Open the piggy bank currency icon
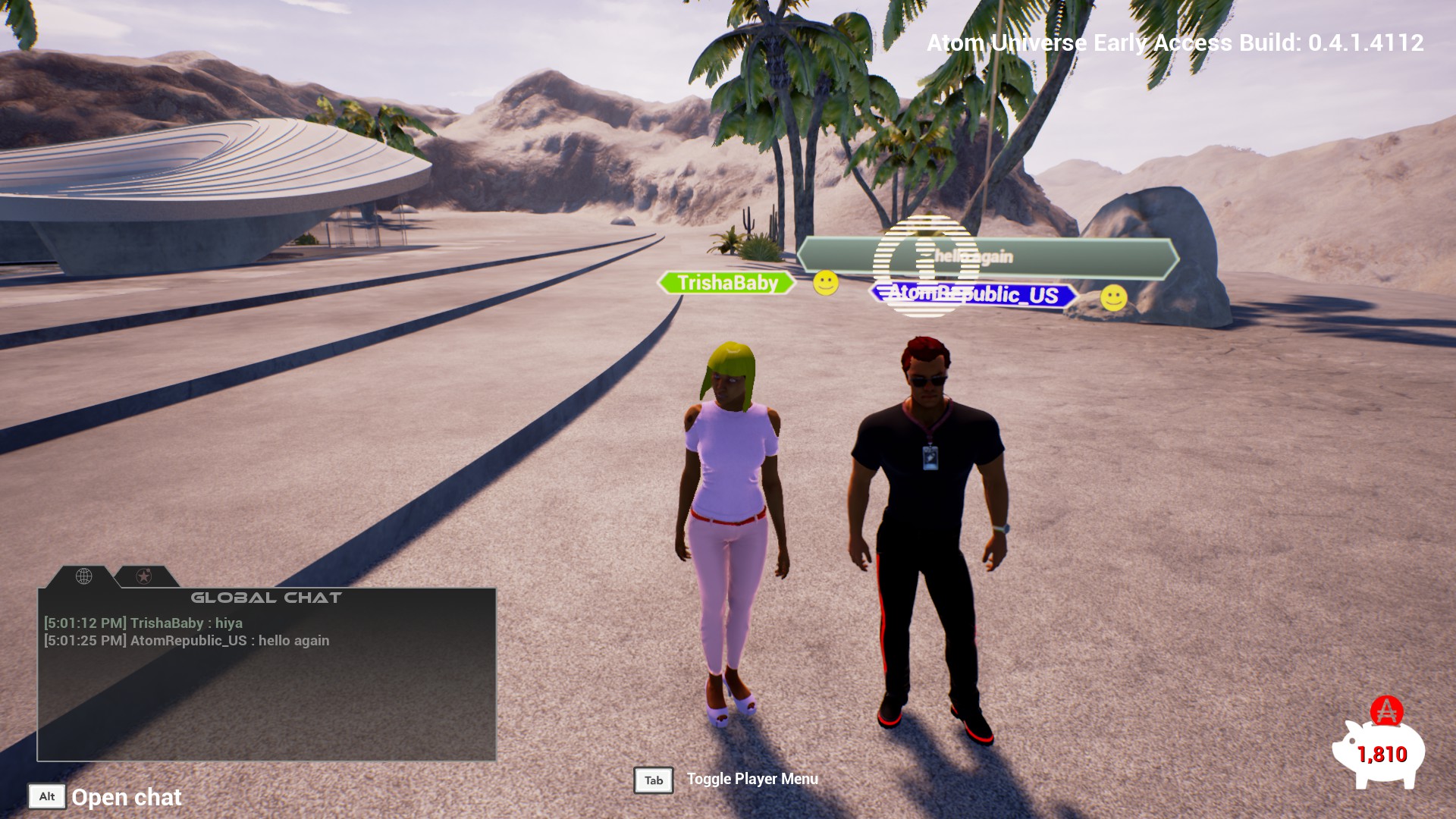The height and width of the screenshot is (819, 1456). click(1377, 752)
